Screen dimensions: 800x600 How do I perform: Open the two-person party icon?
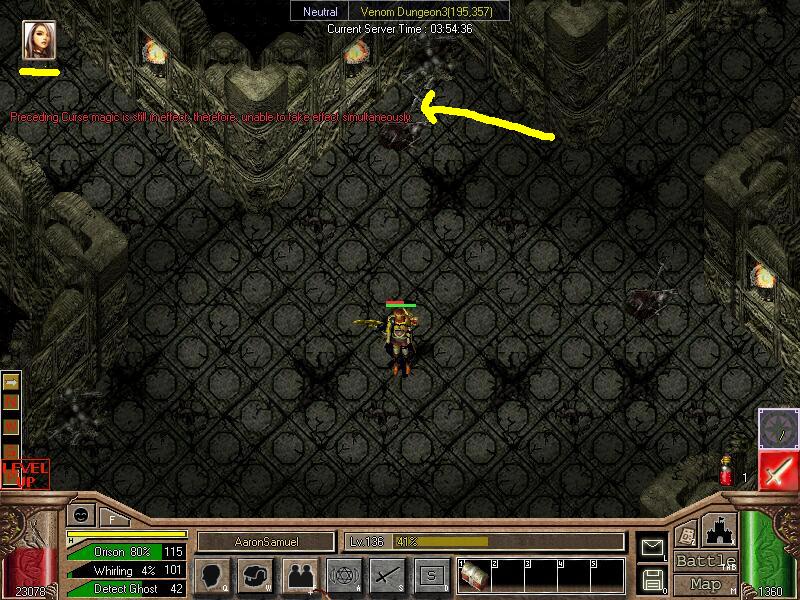[300, 575]
